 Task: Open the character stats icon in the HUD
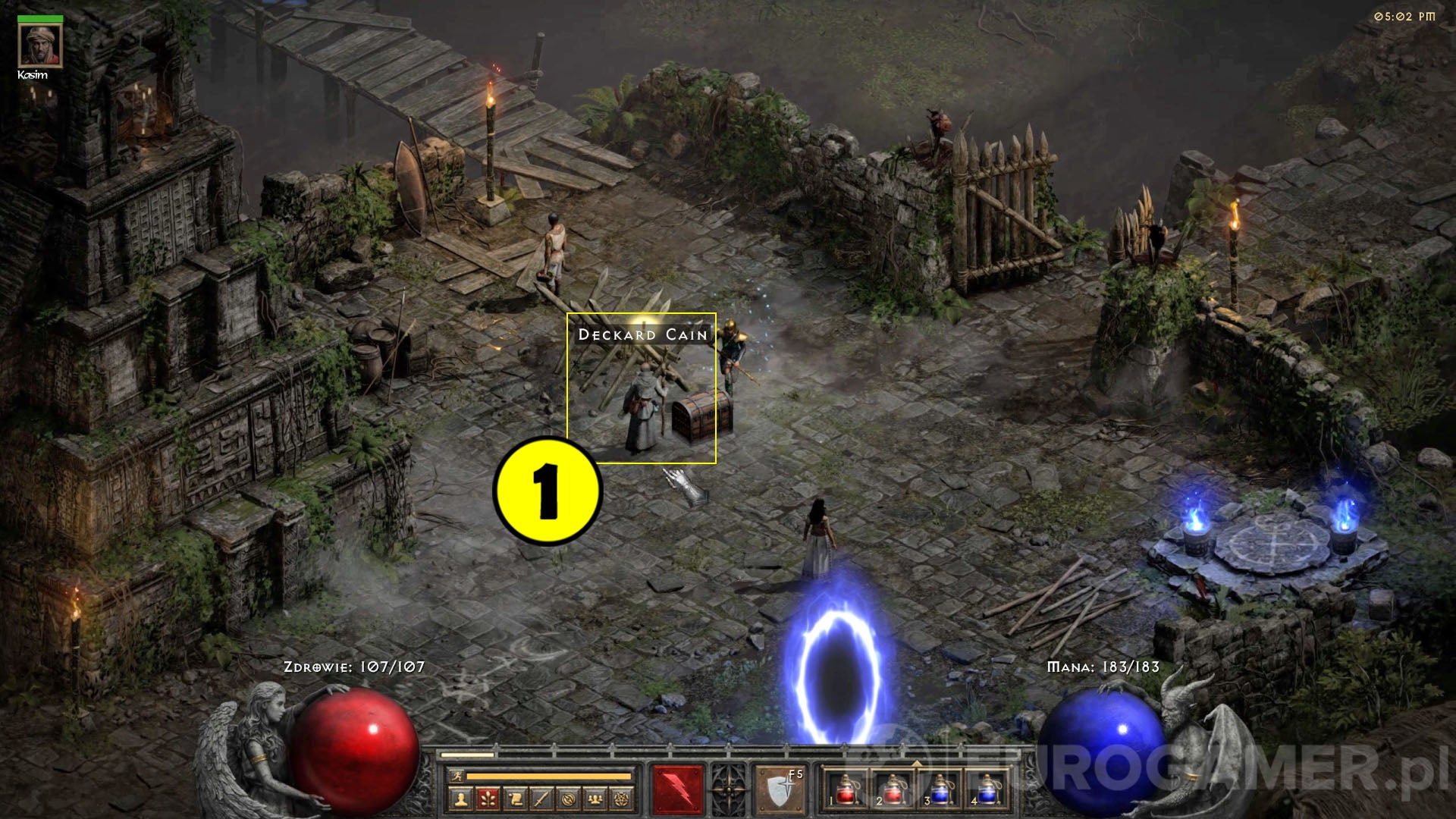[x=462, y=800]
